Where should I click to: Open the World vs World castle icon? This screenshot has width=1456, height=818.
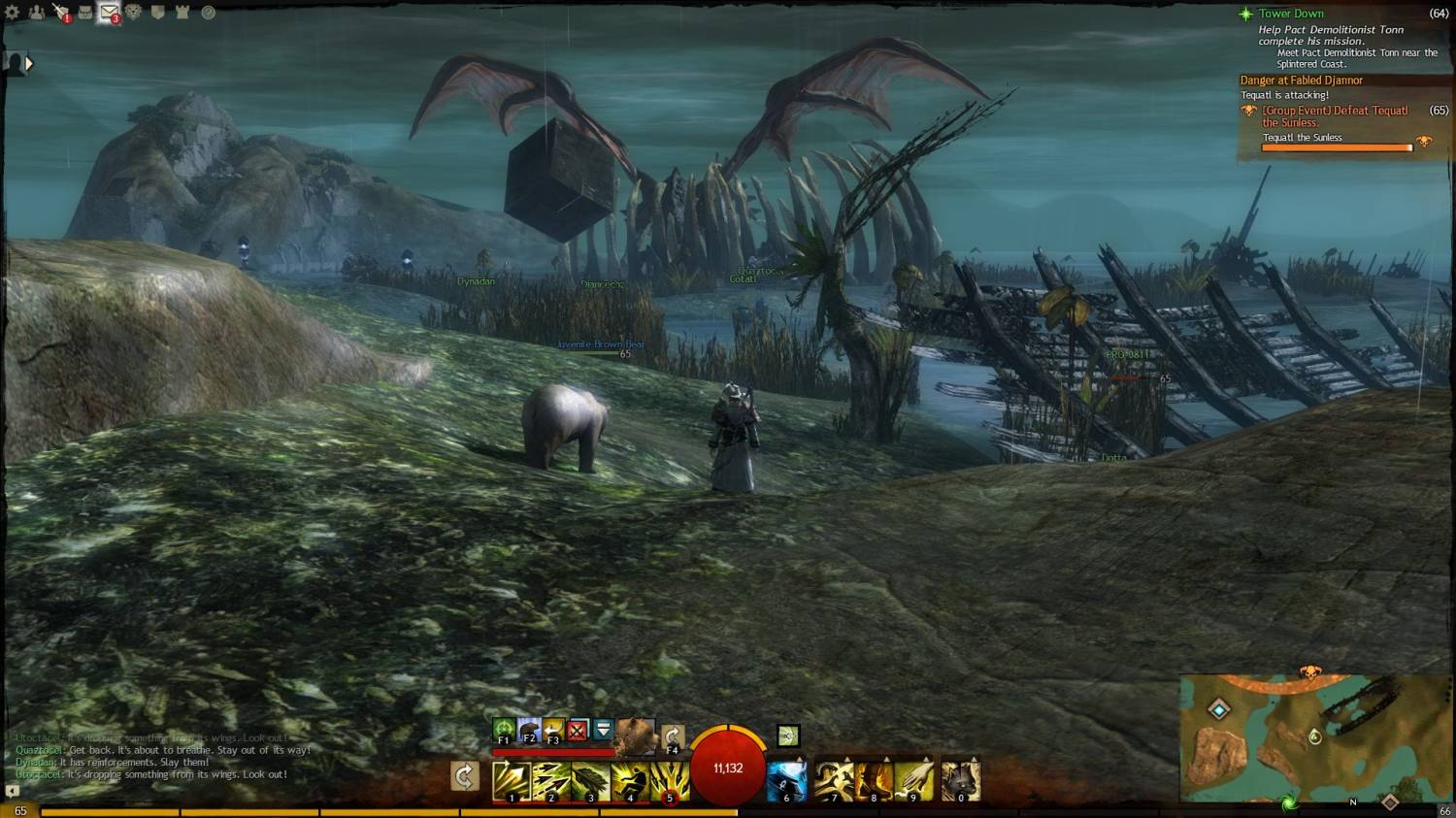pyautogui.click(x=182, y=13)
